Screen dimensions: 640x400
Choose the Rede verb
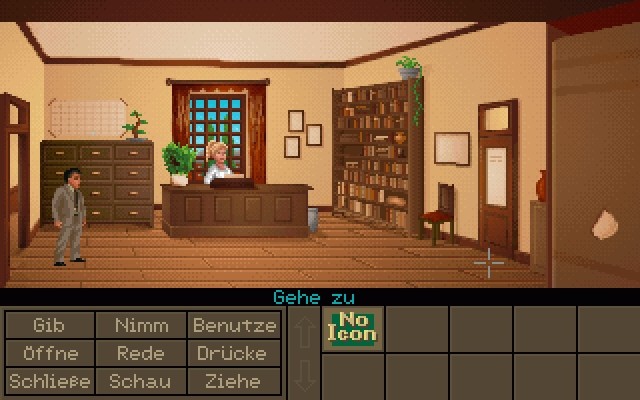[x=141, y=354]
